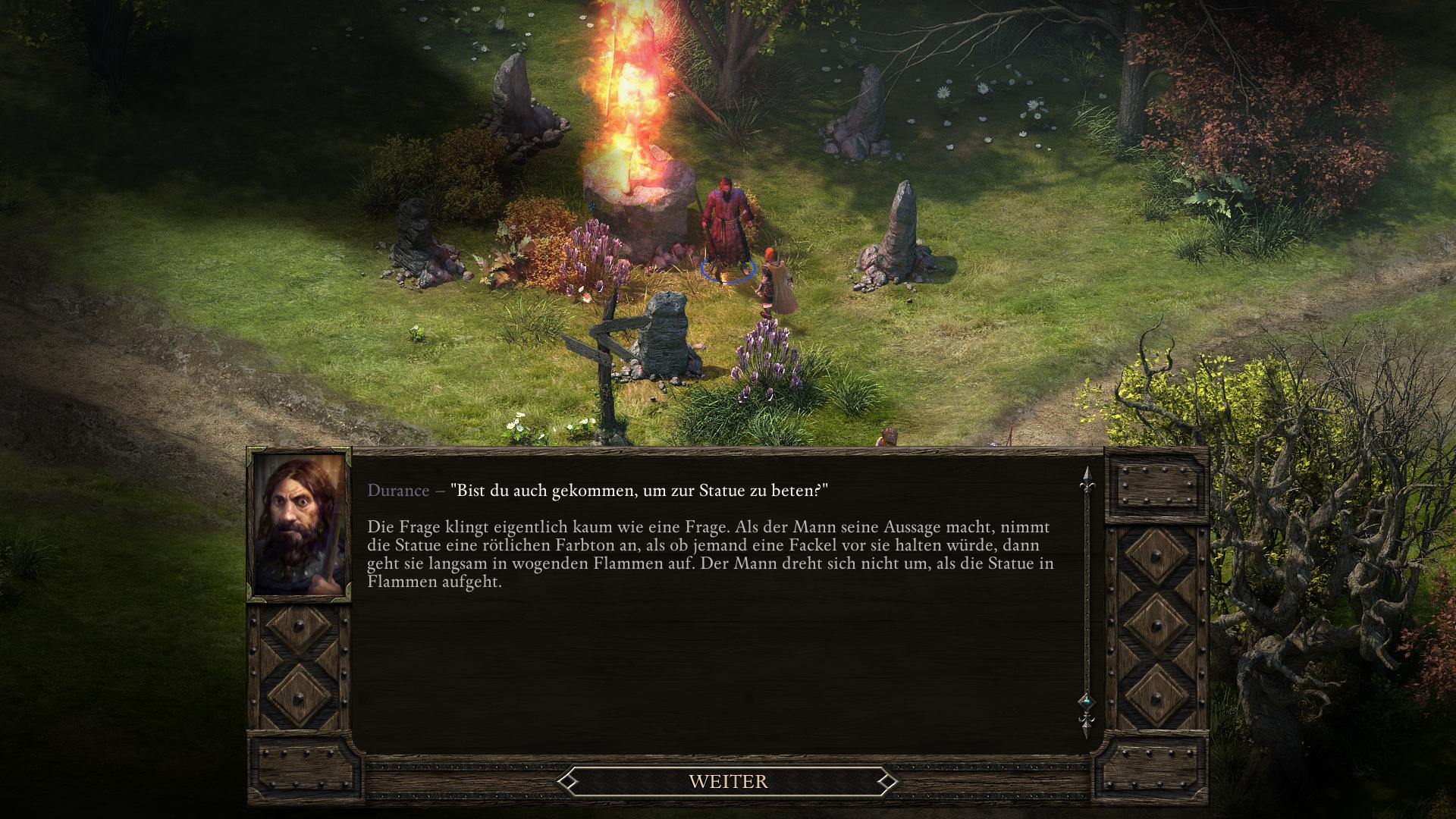Continue the dialogue with the Weiter button

(728, 781)
